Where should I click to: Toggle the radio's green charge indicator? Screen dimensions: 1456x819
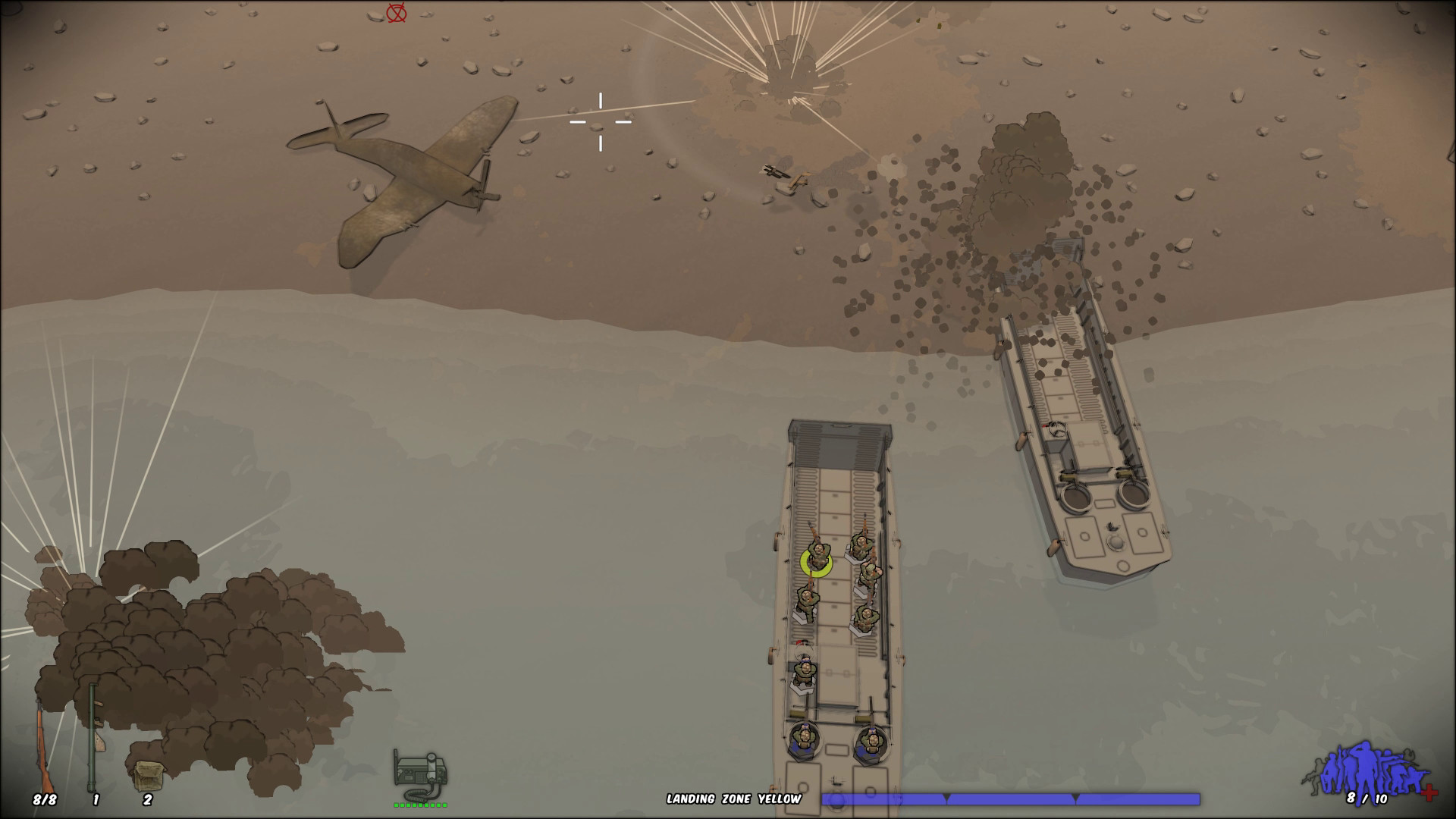(421, 806)
